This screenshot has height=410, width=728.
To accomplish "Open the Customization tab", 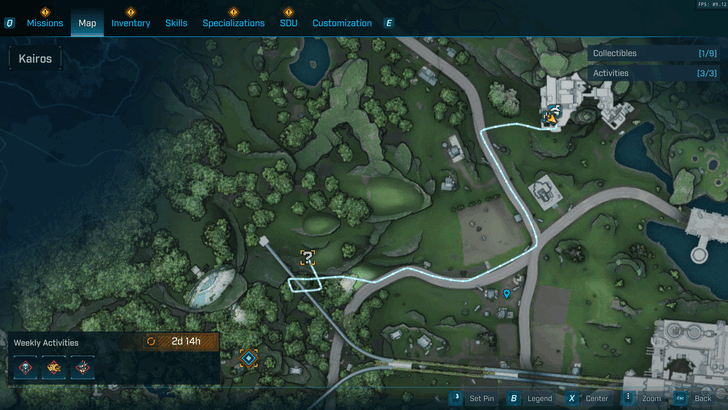I will tap(343, 23).
